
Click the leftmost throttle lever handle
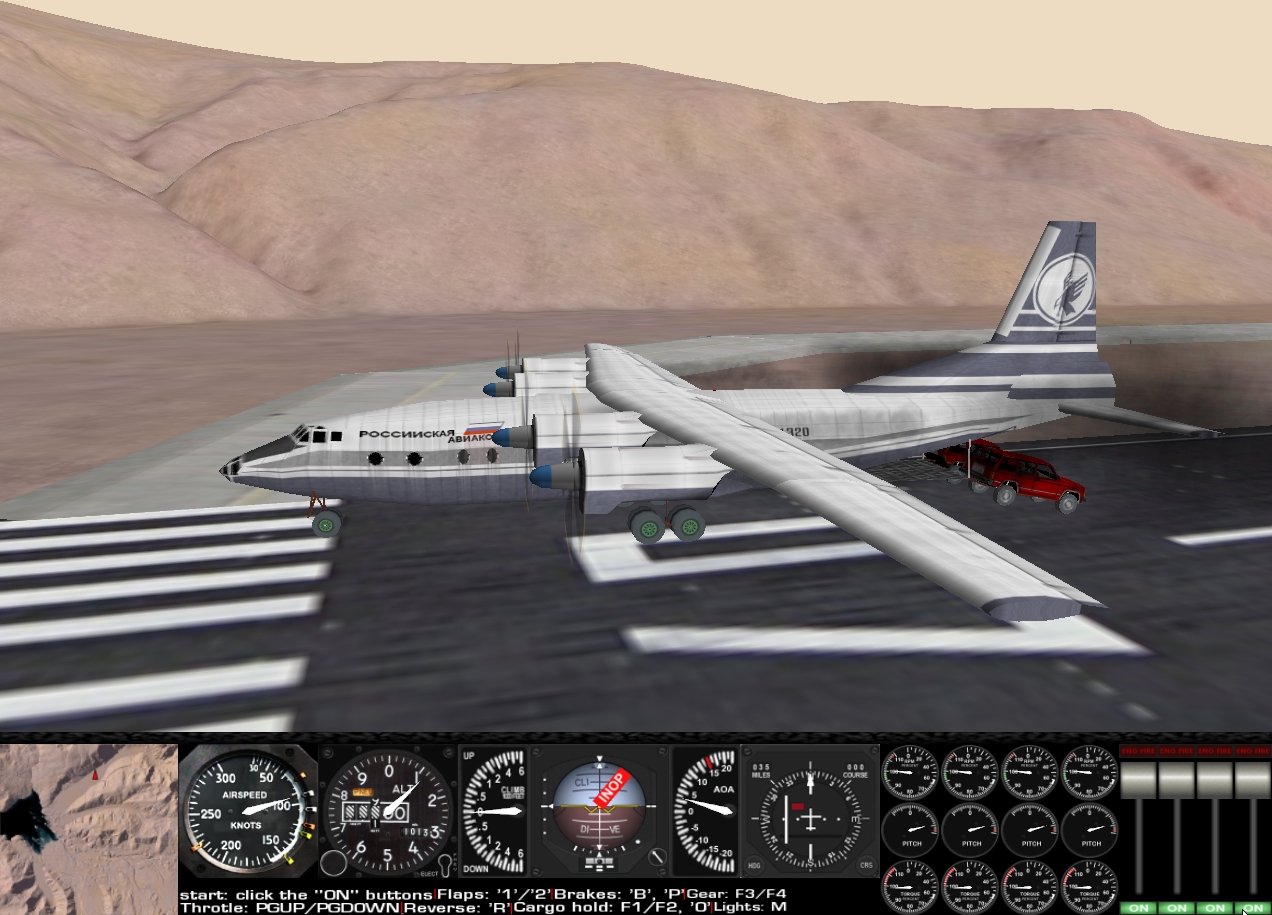point(1137,780)
